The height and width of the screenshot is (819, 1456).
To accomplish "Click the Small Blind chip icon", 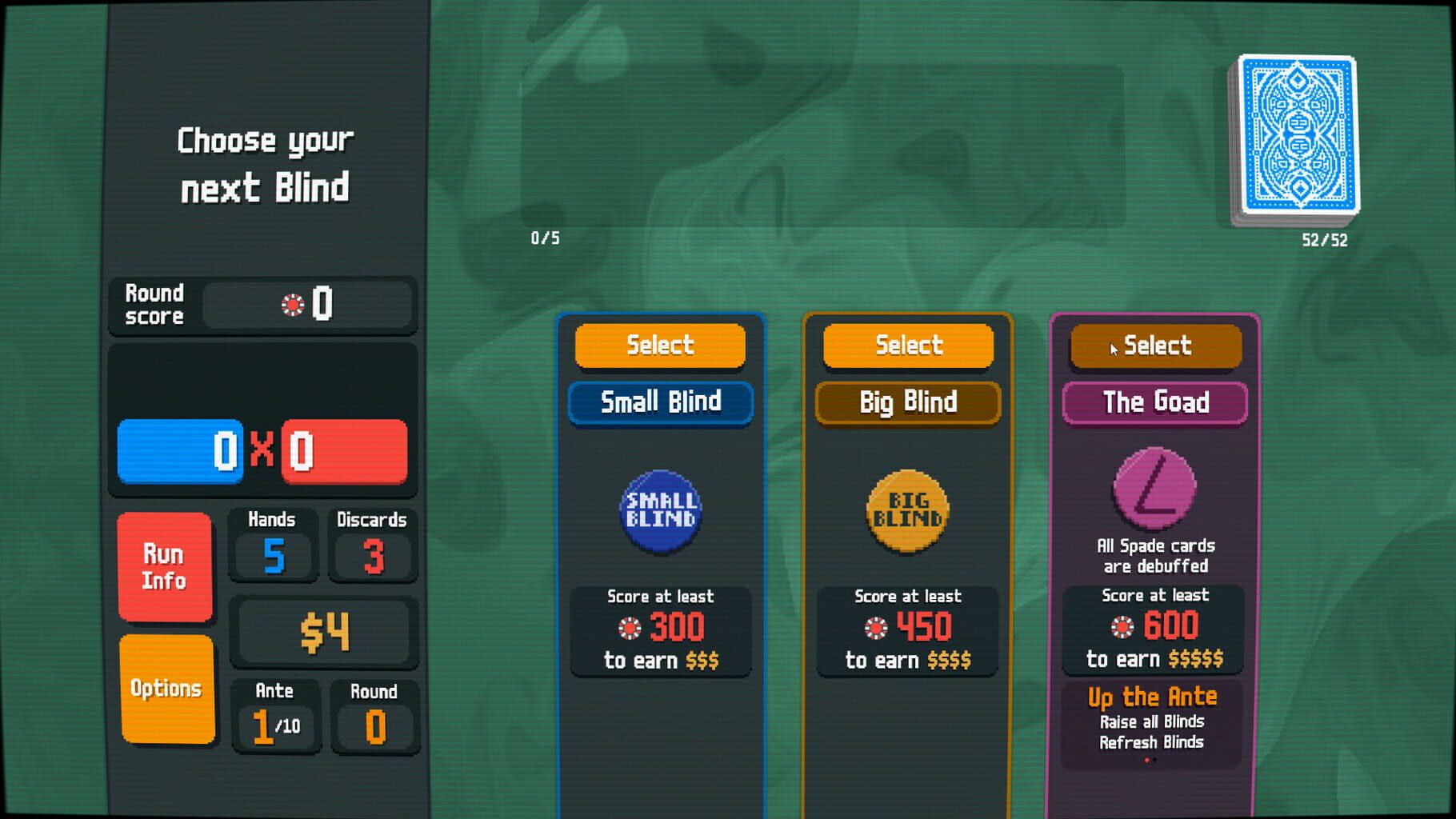I will coord(661,509).
